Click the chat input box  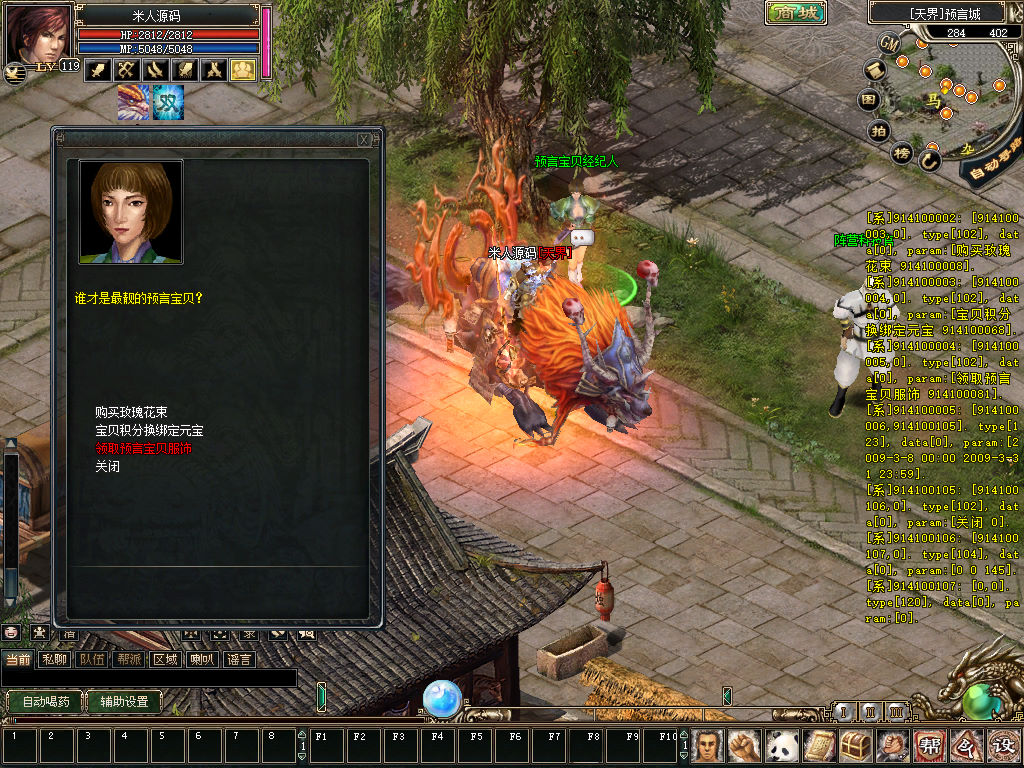point(148,678)
